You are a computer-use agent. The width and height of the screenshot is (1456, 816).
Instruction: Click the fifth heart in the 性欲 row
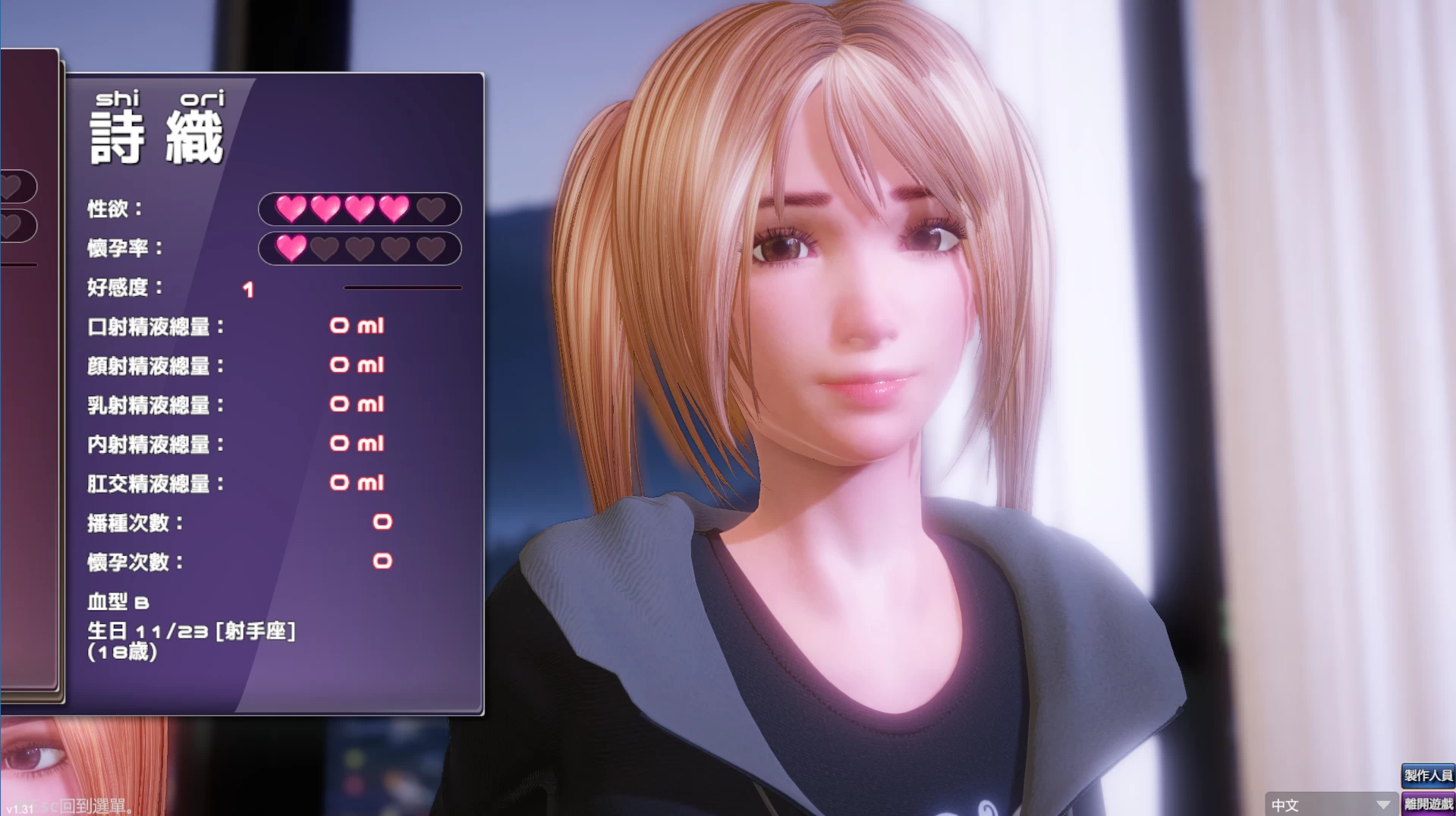coord(429,210)
